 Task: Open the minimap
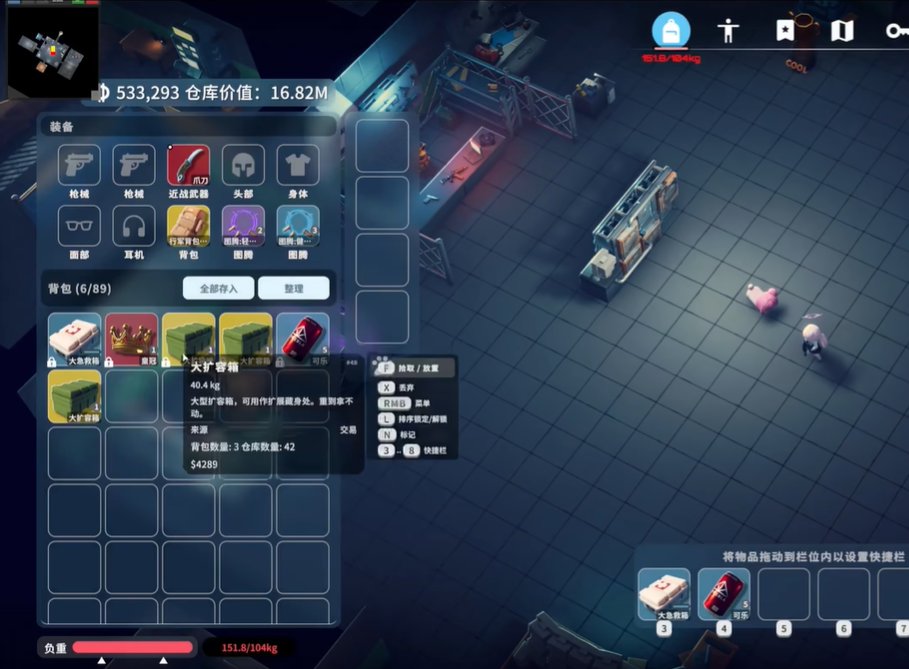pos(52,49)
